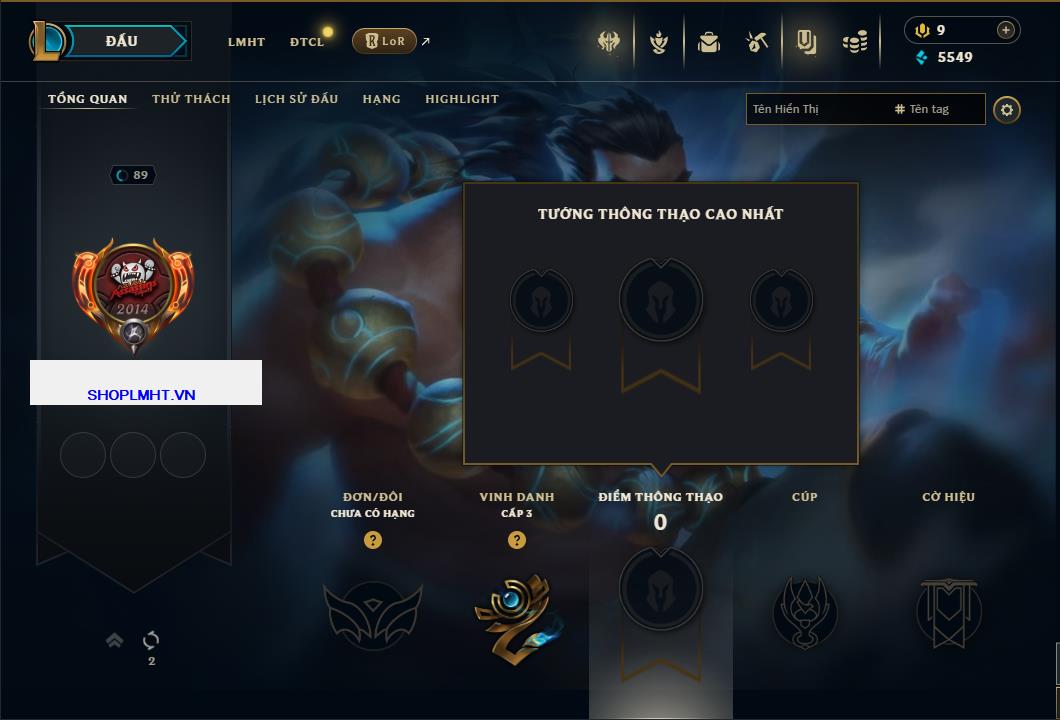Open the gear settings next to search
This screenshot has height=720, width=1060.
[1007, 109]
